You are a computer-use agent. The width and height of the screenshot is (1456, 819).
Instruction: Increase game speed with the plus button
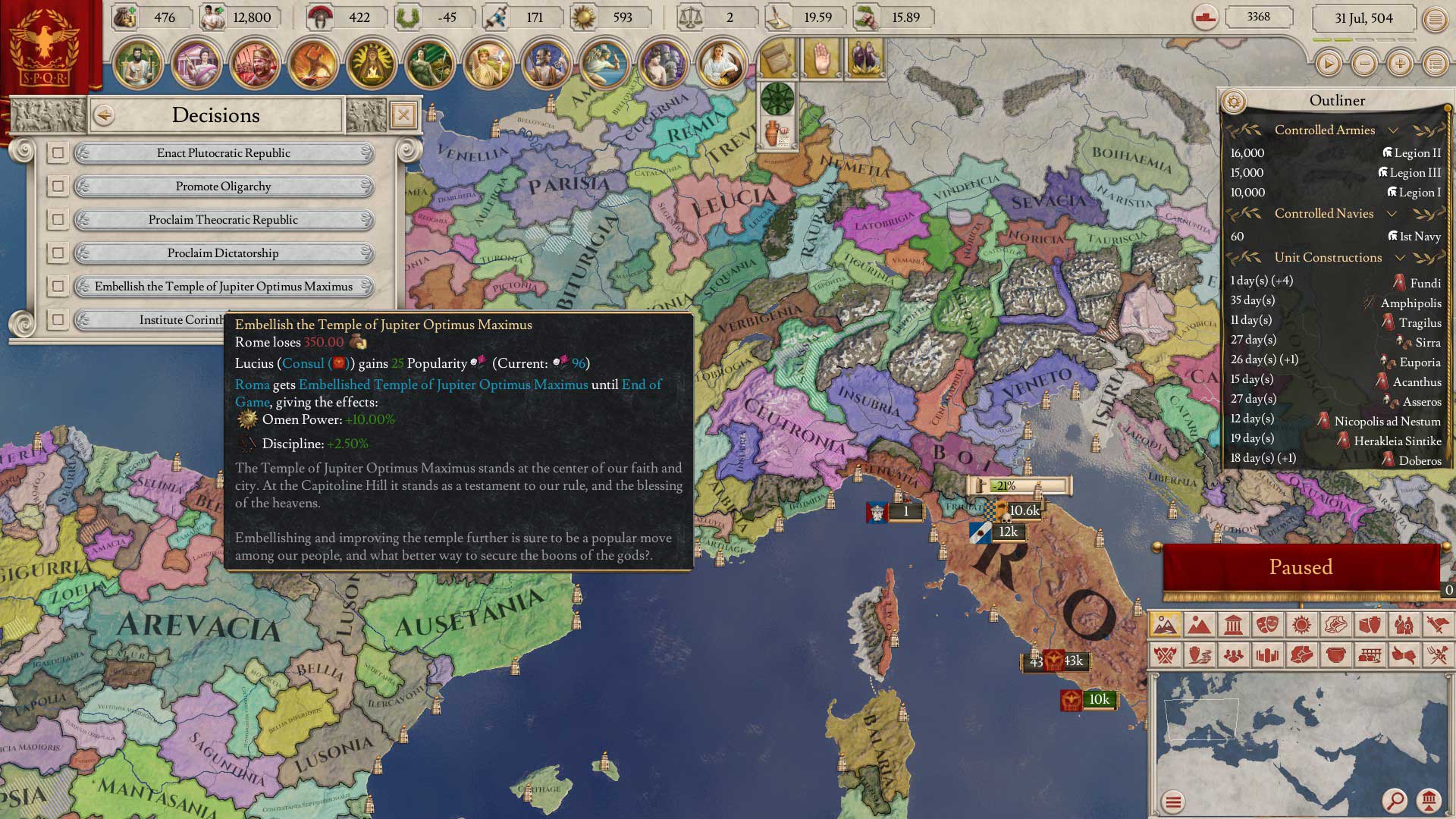pos(1400,64)
